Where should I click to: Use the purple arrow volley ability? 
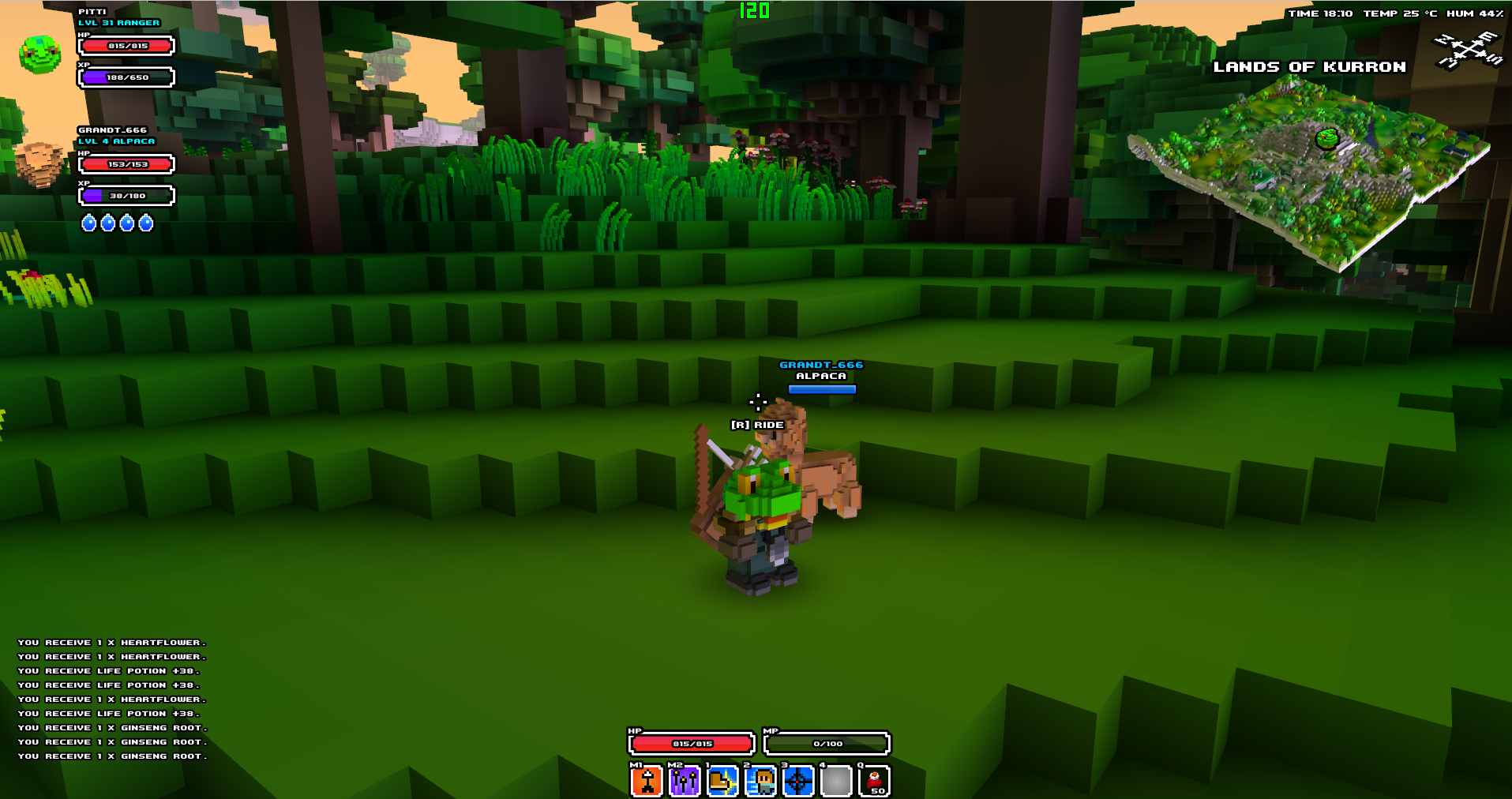click(x=685, y=782)
